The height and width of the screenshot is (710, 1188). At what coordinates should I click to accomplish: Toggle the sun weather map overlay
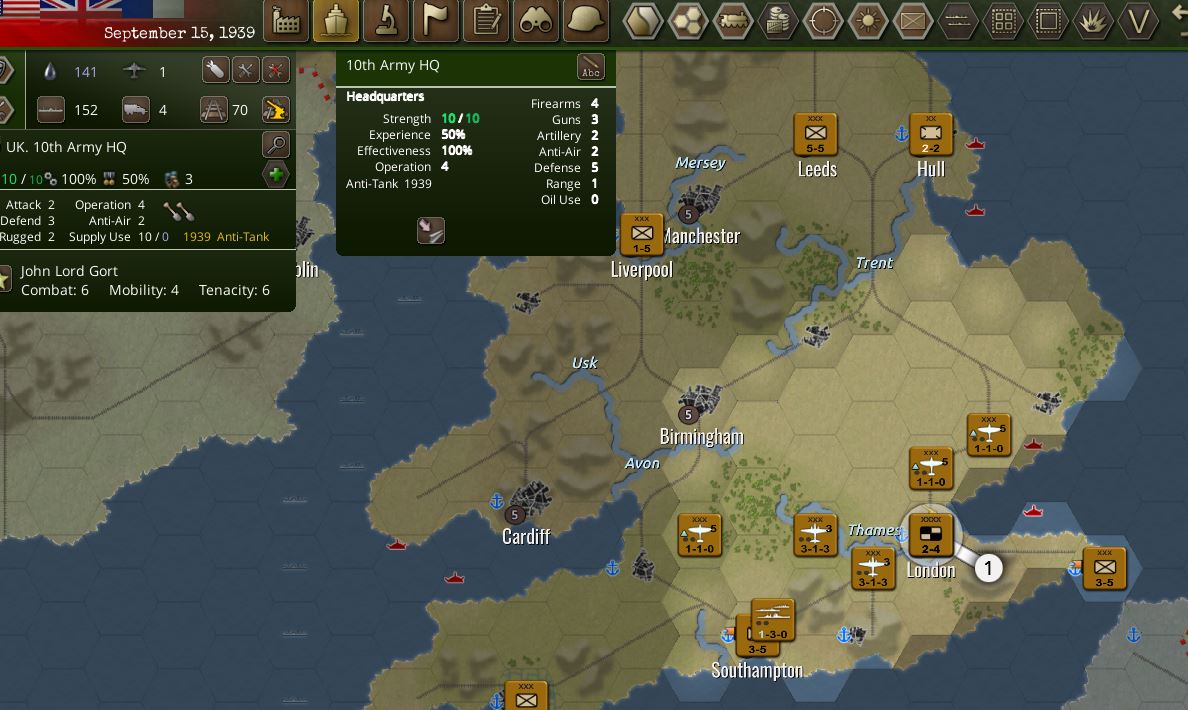868,20
